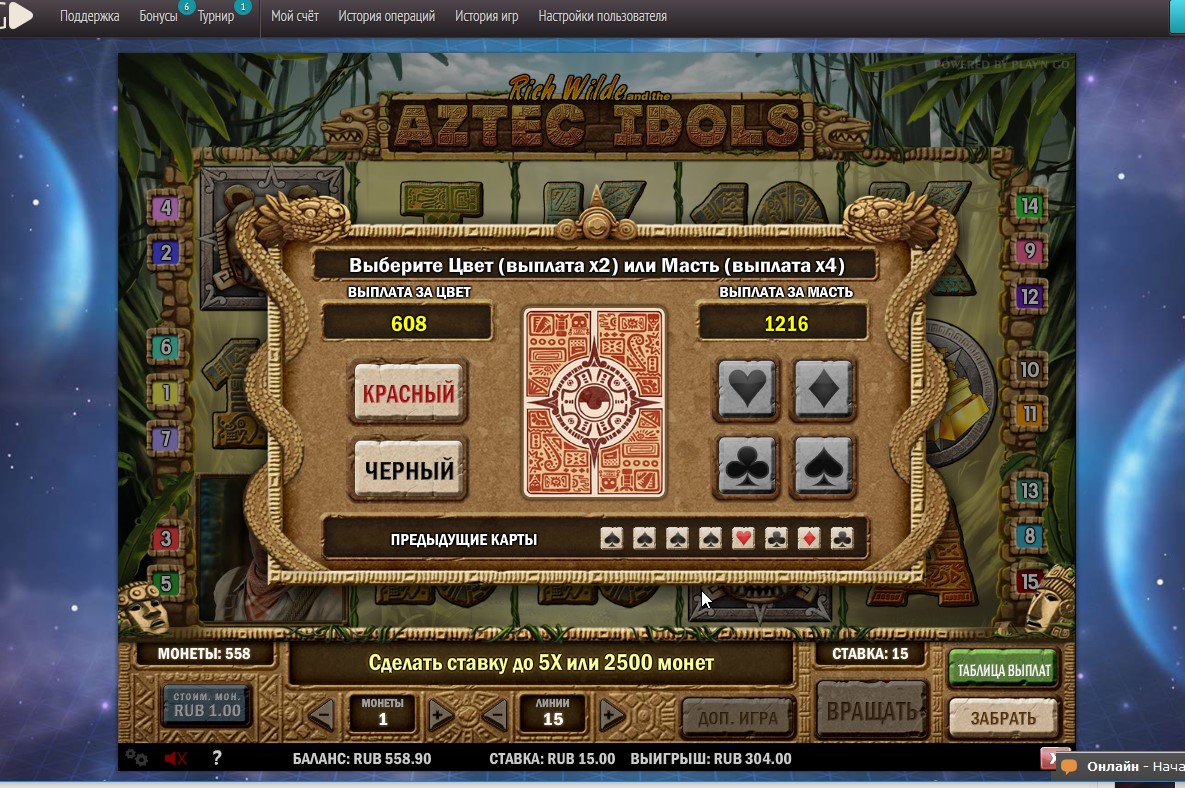Pick the diamonds suit button
The image size is (1185, 788).
823,389
